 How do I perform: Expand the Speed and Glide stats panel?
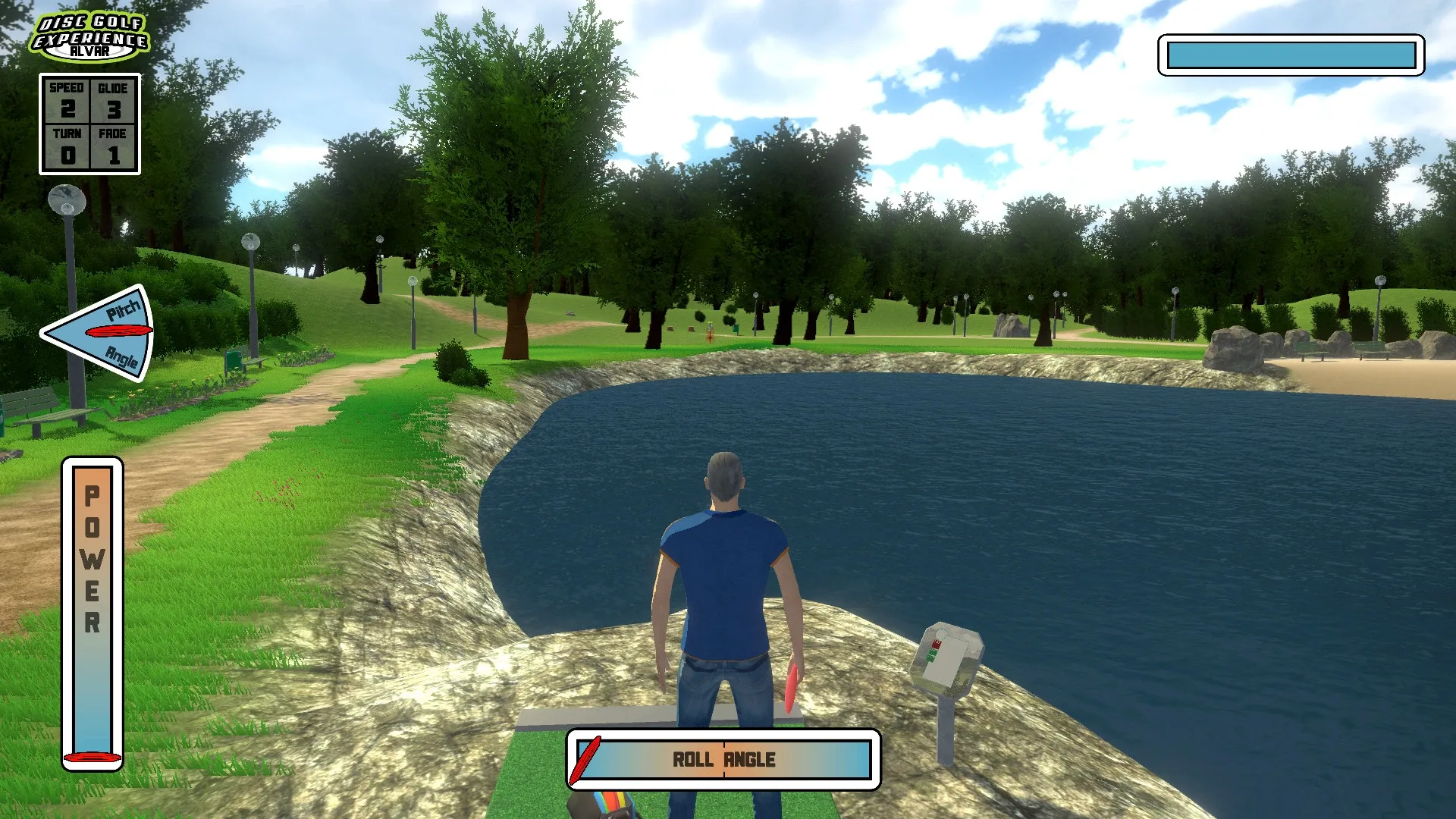tap(89, 124)
